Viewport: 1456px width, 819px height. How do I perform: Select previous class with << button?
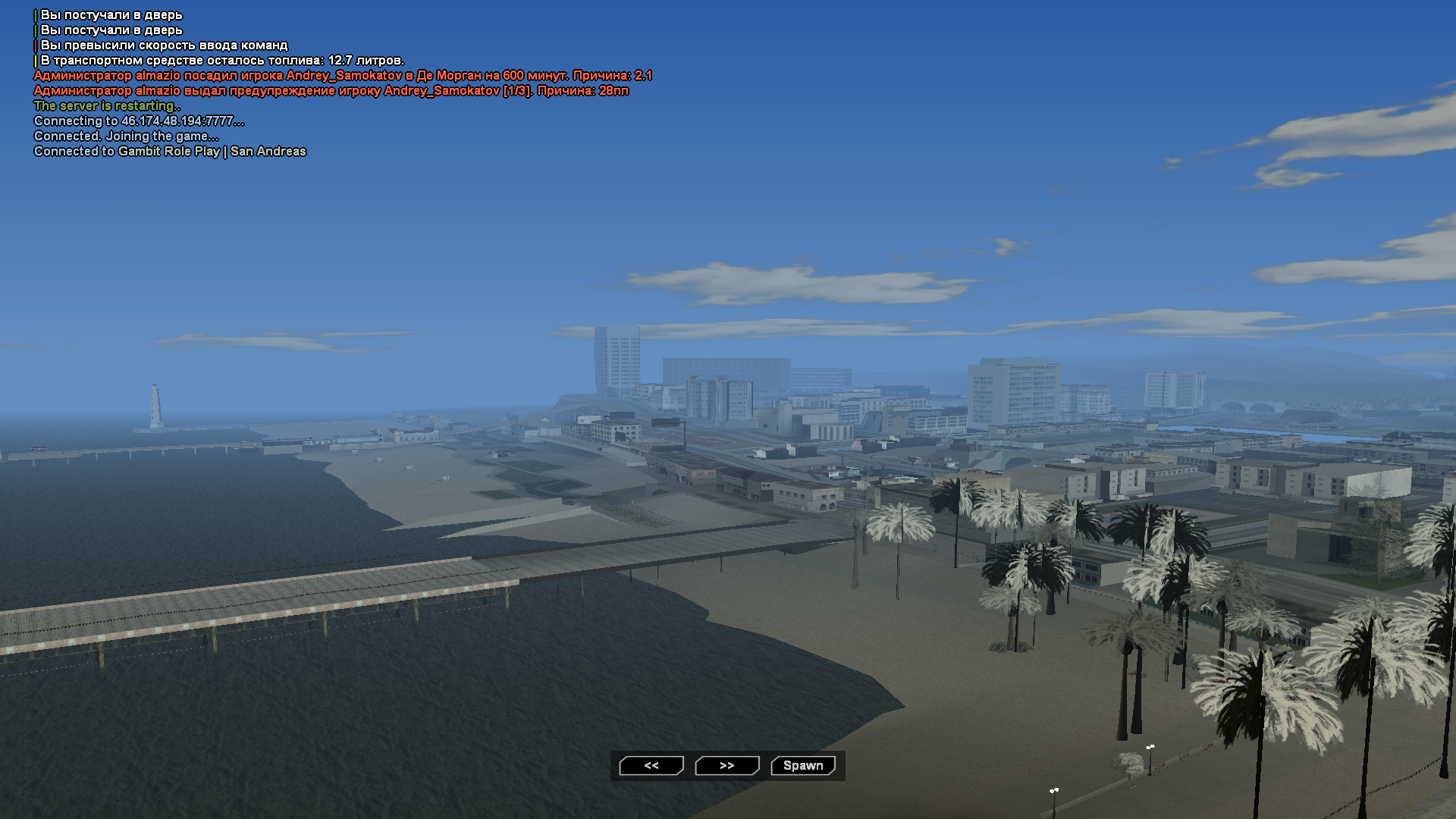[651, 766]
